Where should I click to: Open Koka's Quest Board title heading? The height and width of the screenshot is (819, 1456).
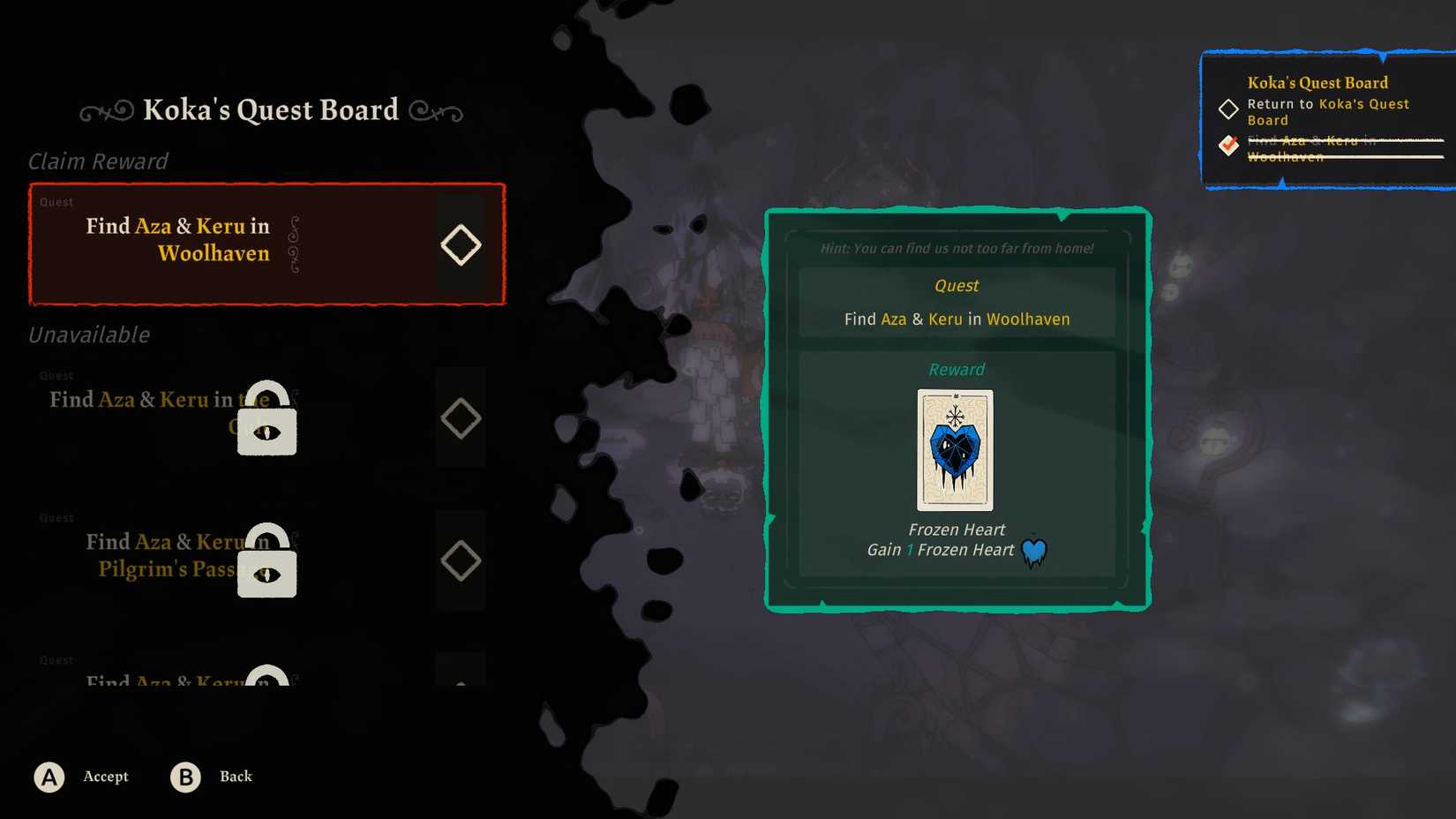pyautogui.click(x=270, y=109)
